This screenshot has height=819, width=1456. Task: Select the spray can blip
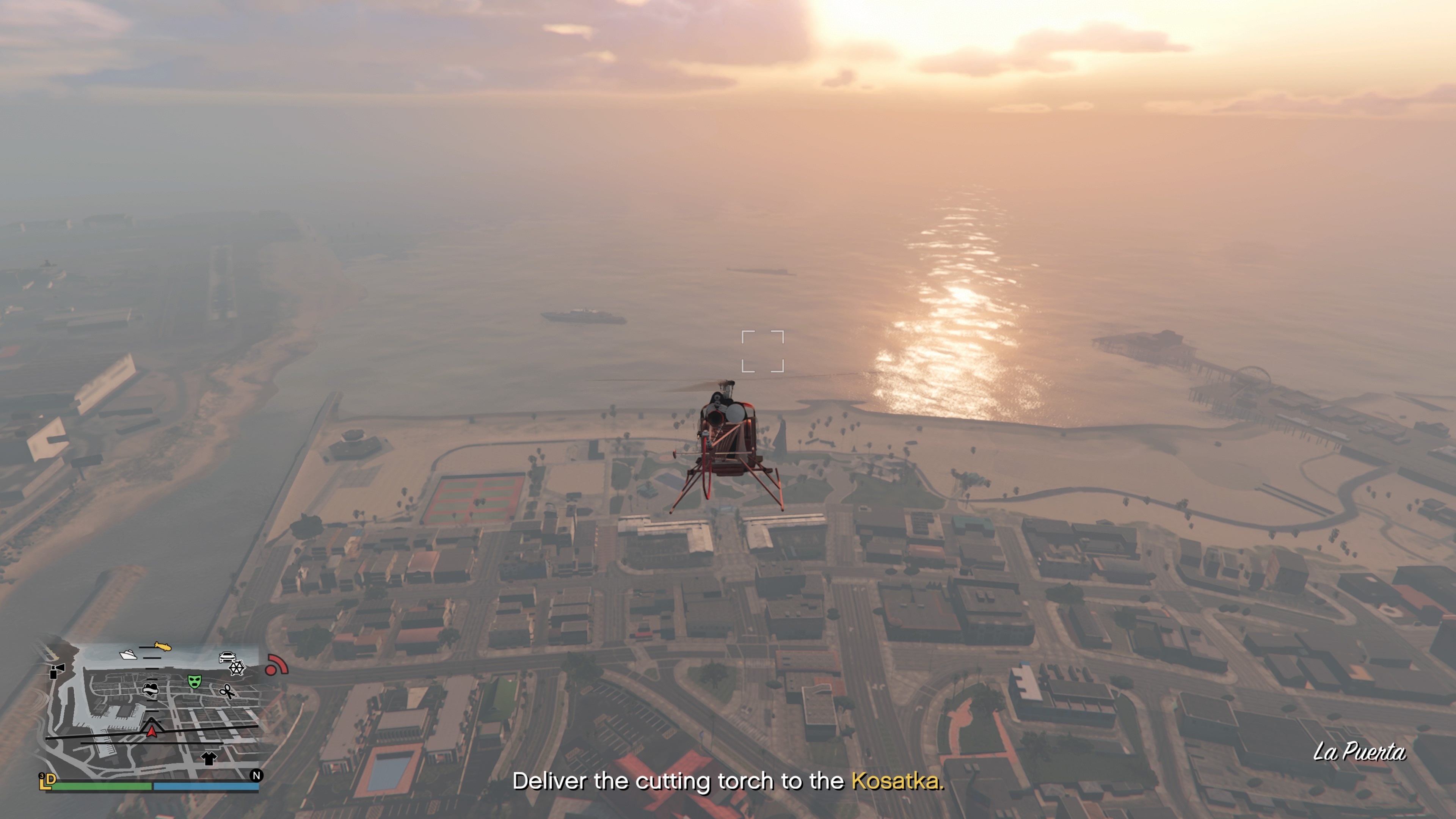click(57, 671)
